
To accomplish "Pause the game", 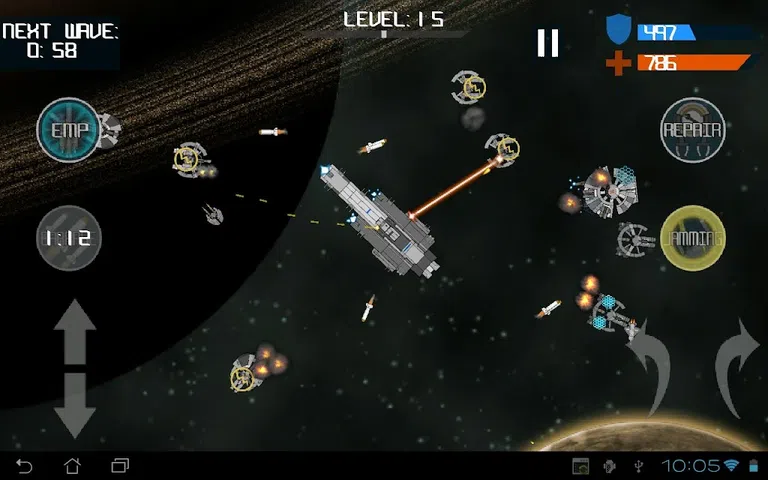I will pyautogui.click(x=547, y=43).
